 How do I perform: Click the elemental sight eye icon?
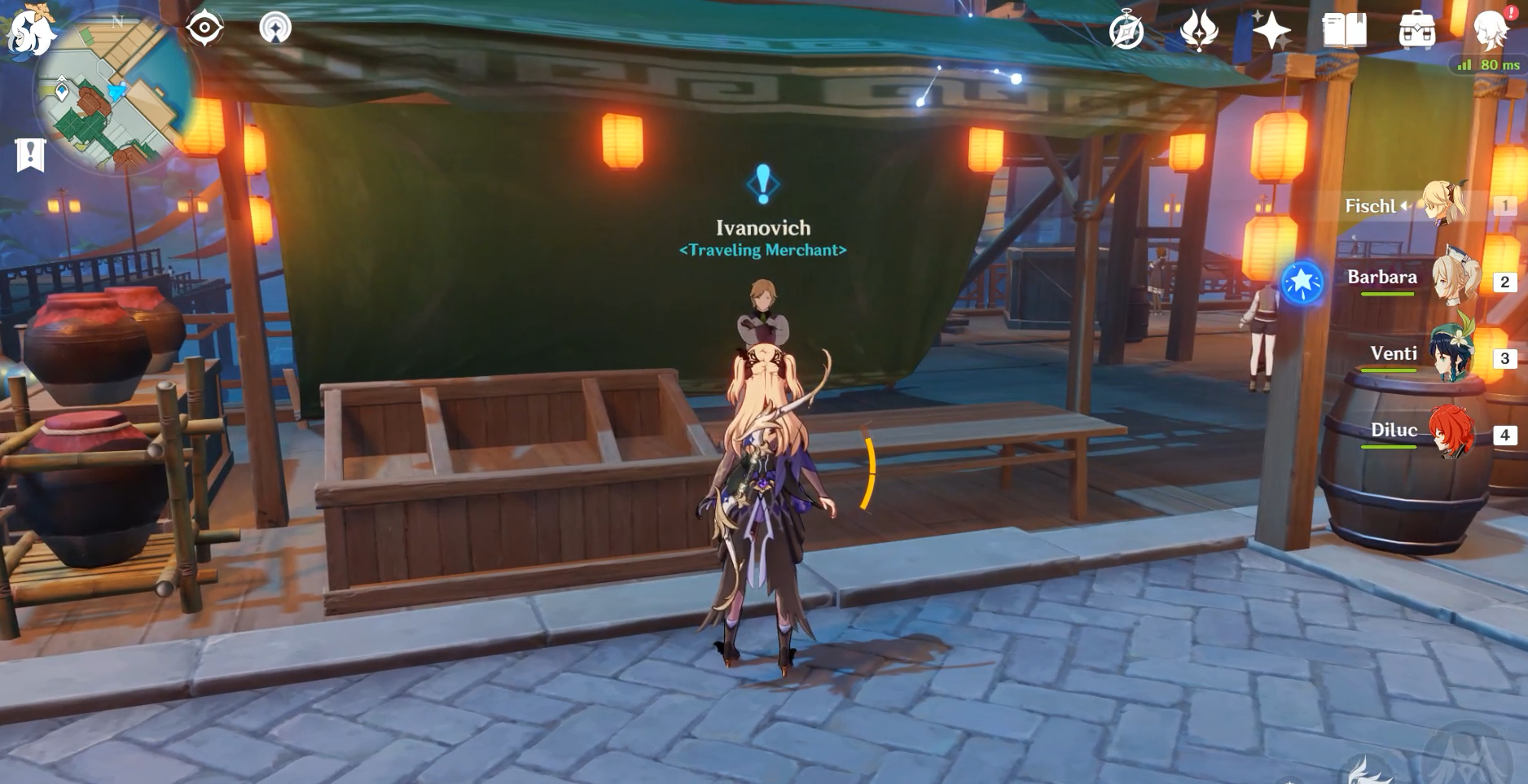click(x=204, y=28)
